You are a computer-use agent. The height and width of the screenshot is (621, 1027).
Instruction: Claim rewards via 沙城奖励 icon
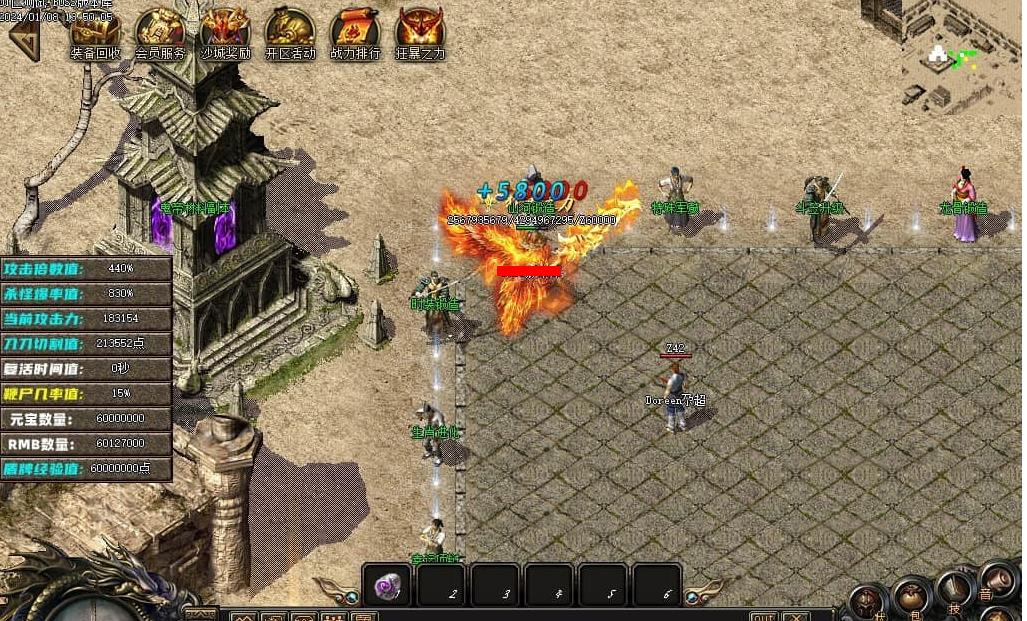pos(225,31)
